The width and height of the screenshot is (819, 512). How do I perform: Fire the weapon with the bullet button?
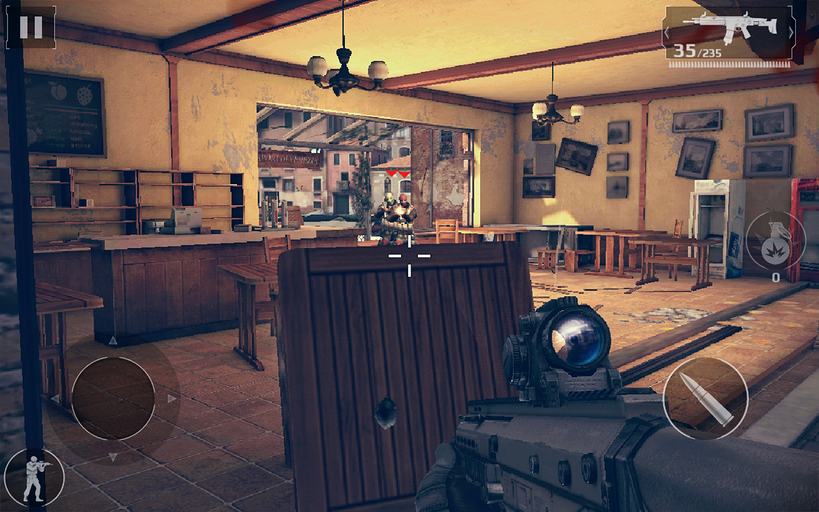tap(705, 398)
